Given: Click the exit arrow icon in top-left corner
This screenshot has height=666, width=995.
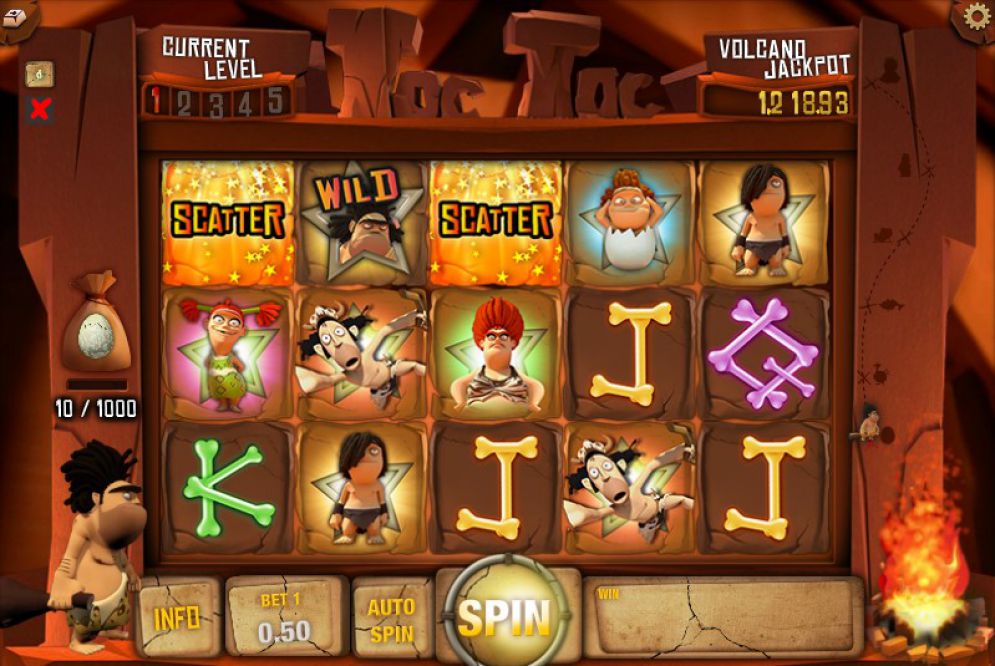Looking at the screenshot, I should coord(15,14).
